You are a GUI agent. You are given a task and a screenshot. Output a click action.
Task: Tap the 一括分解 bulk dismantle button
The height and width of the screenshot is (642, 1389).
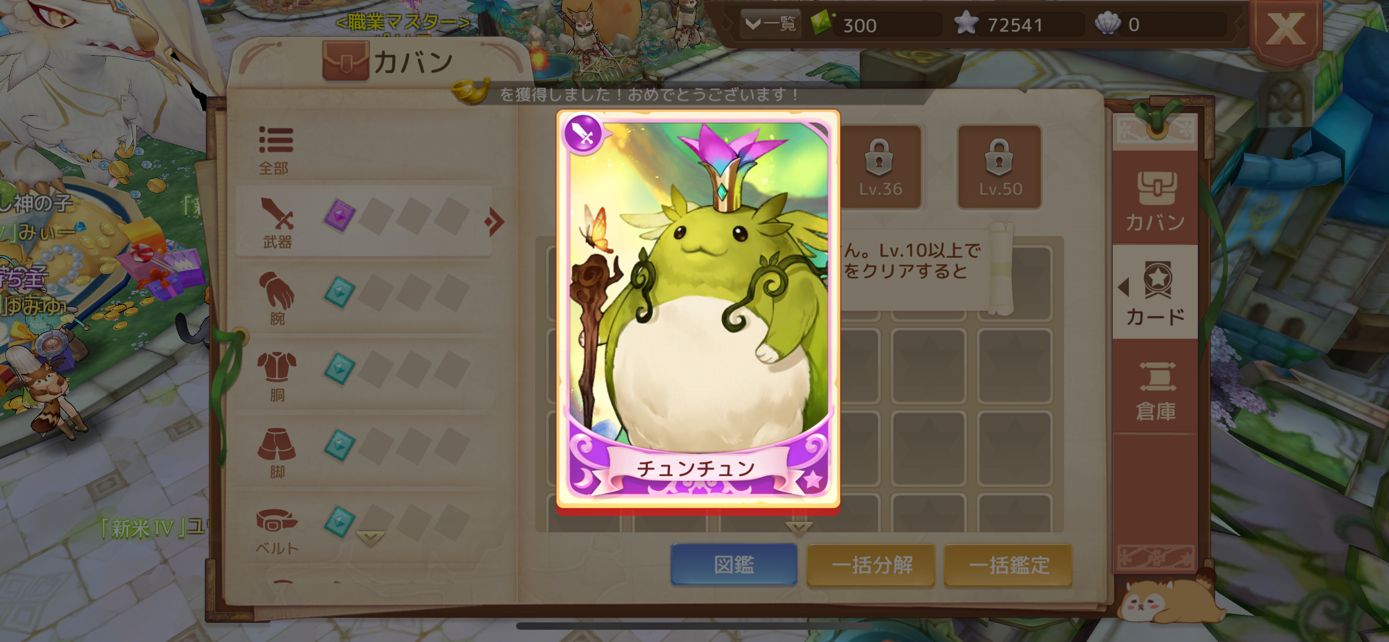[871, 565]
